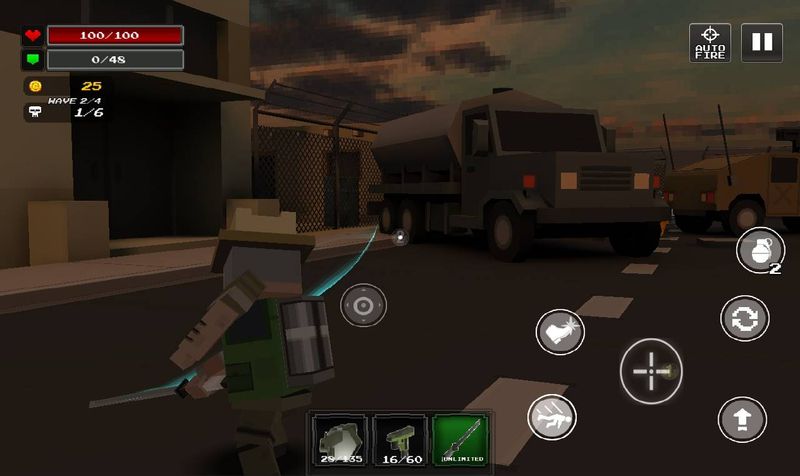Jump with the up-arrow button
Screen dimensions: 800x476
[x=742, y=420]
